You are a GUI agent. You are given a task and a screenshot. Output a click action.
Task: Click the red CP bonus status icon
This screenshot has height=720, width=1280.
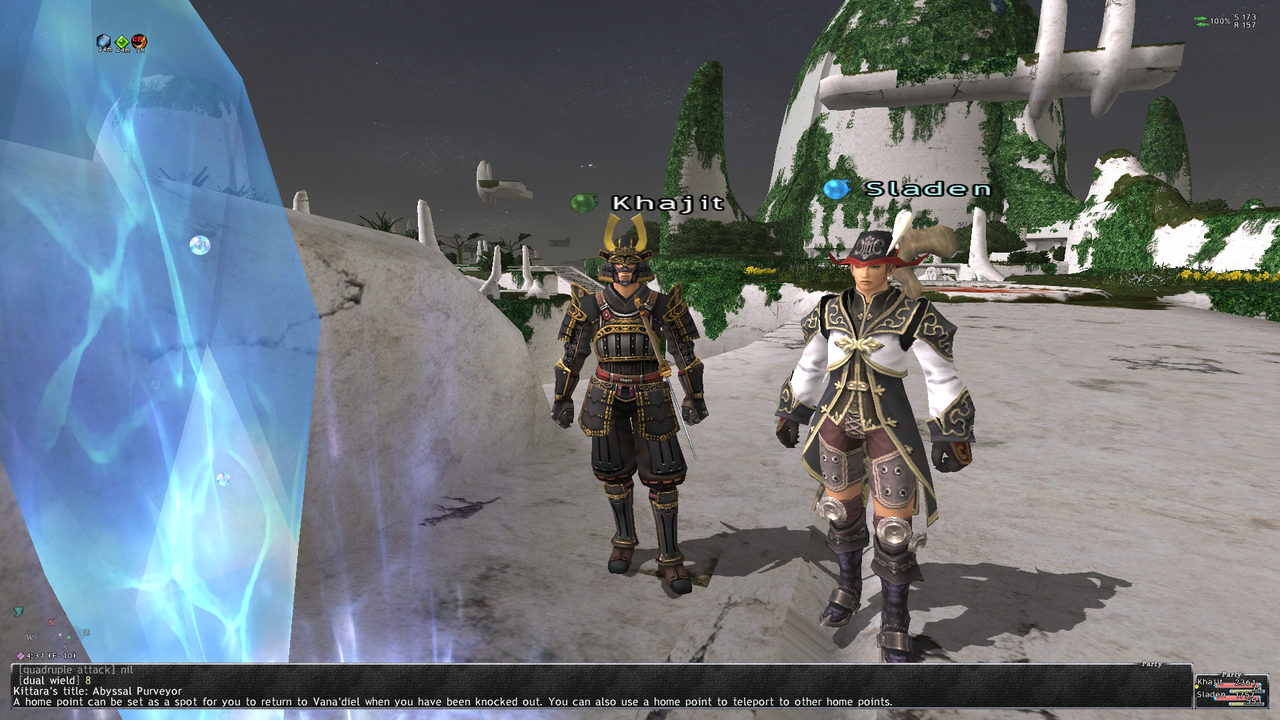click(x=139, y=41)
